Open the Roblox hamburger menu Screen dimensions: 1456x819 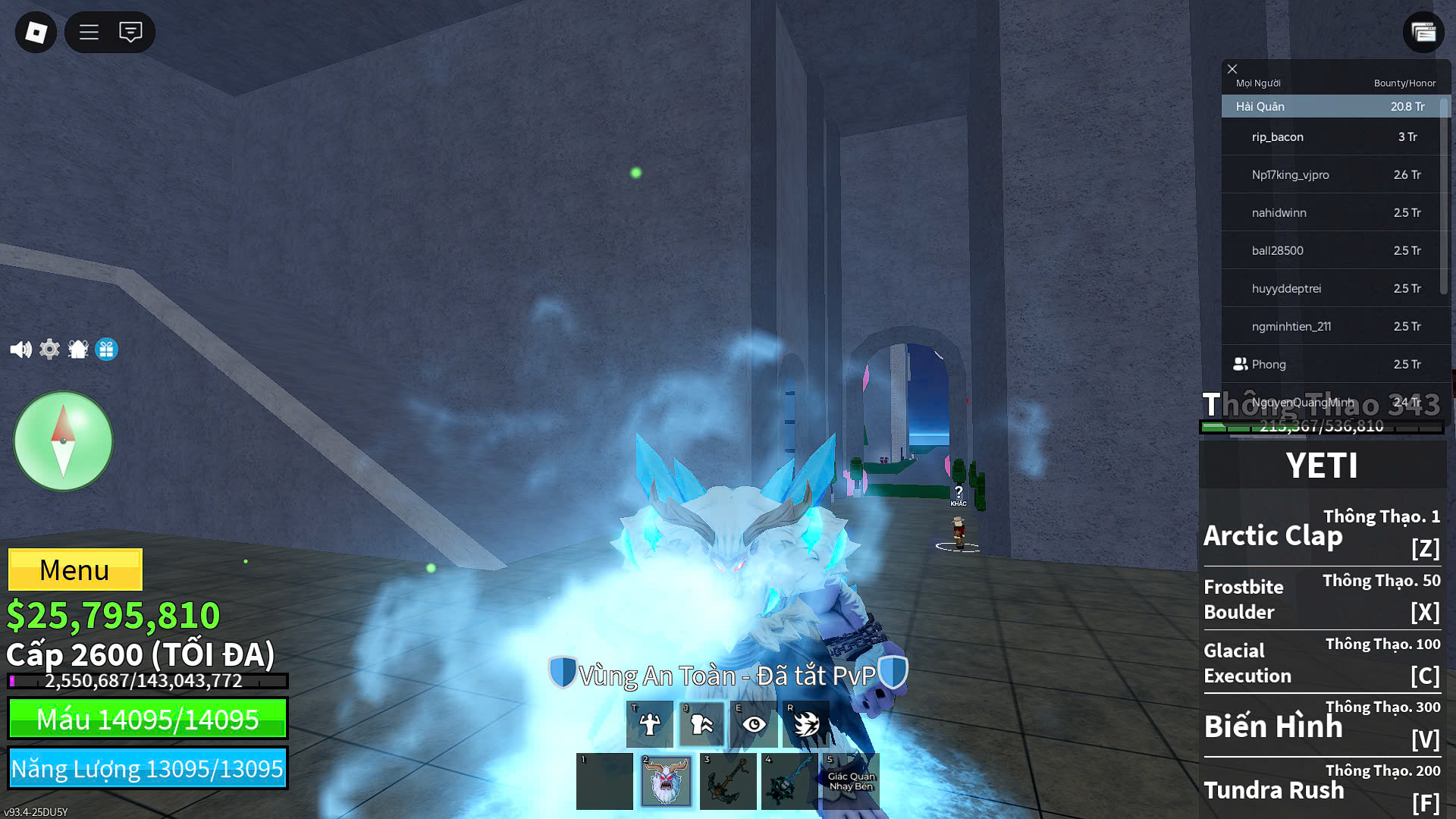pyautogui.click(x=88, y=32)
